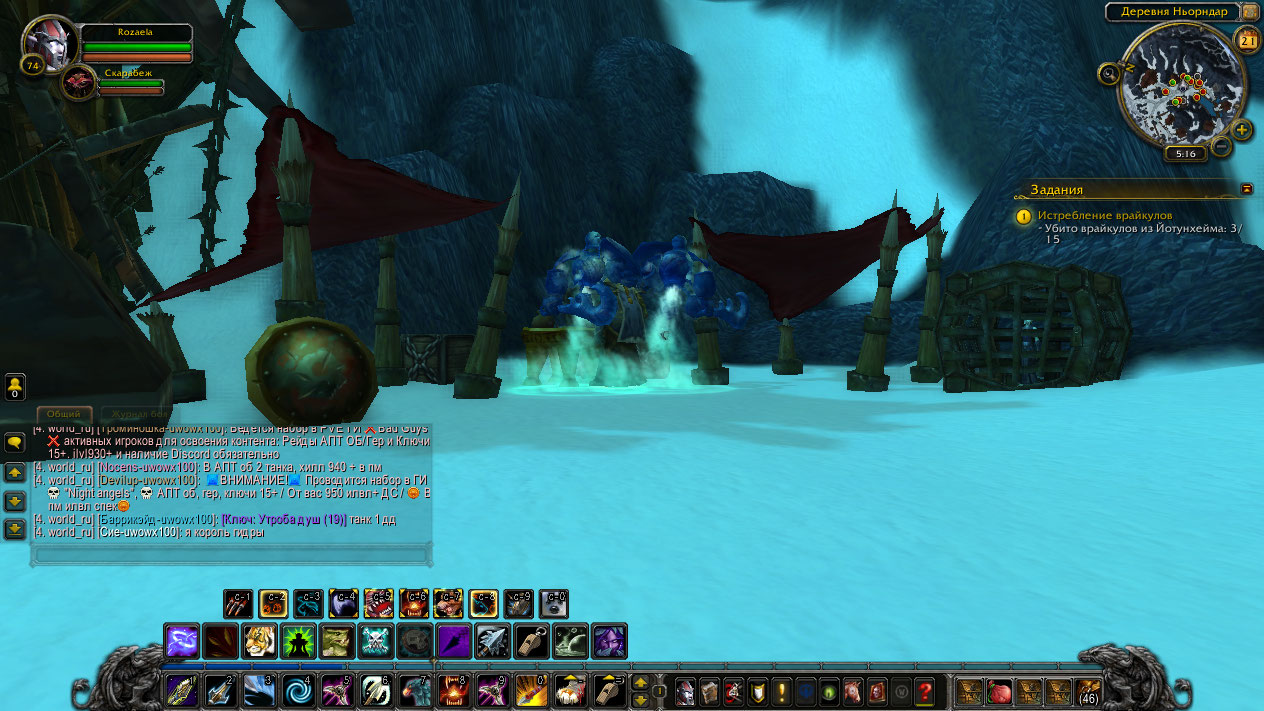Collapse the Задания quest tracker
The width and height of the screenshot is (1264, 711).
[1247, 188]
